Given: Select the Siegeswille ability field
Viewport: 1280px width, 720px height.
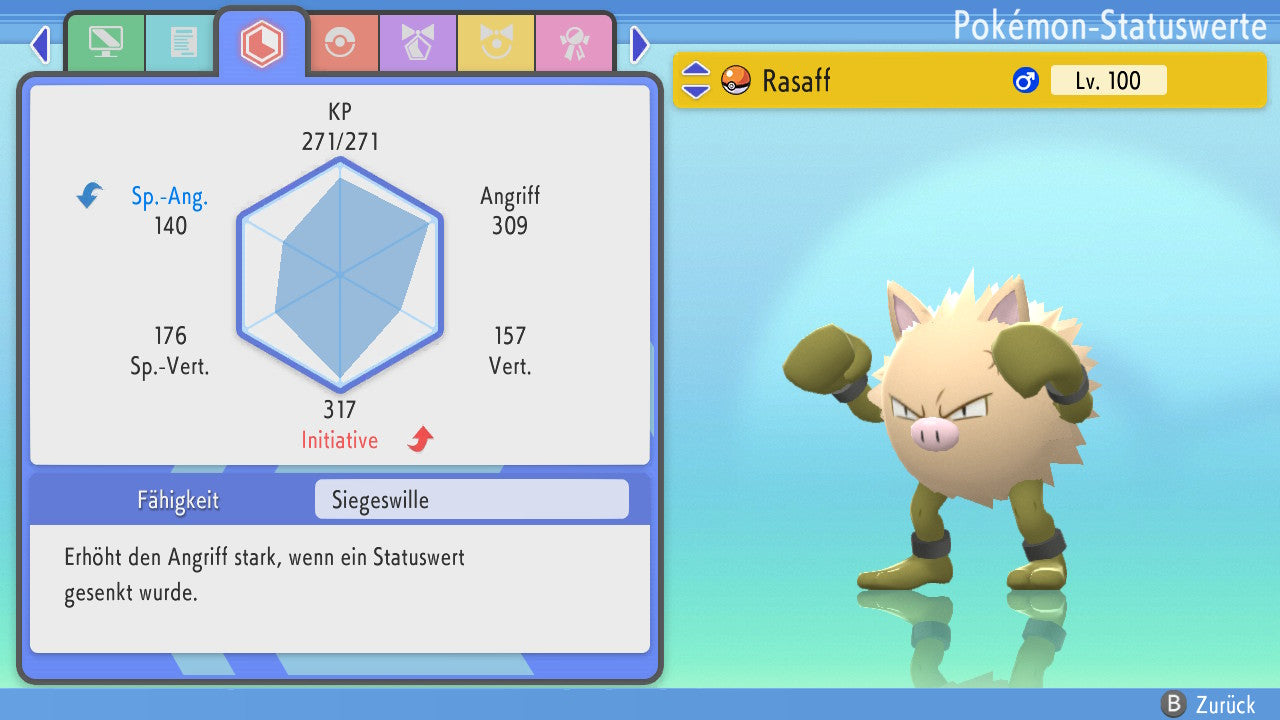Looking at the screenshot, I should [x=471, y=499].
